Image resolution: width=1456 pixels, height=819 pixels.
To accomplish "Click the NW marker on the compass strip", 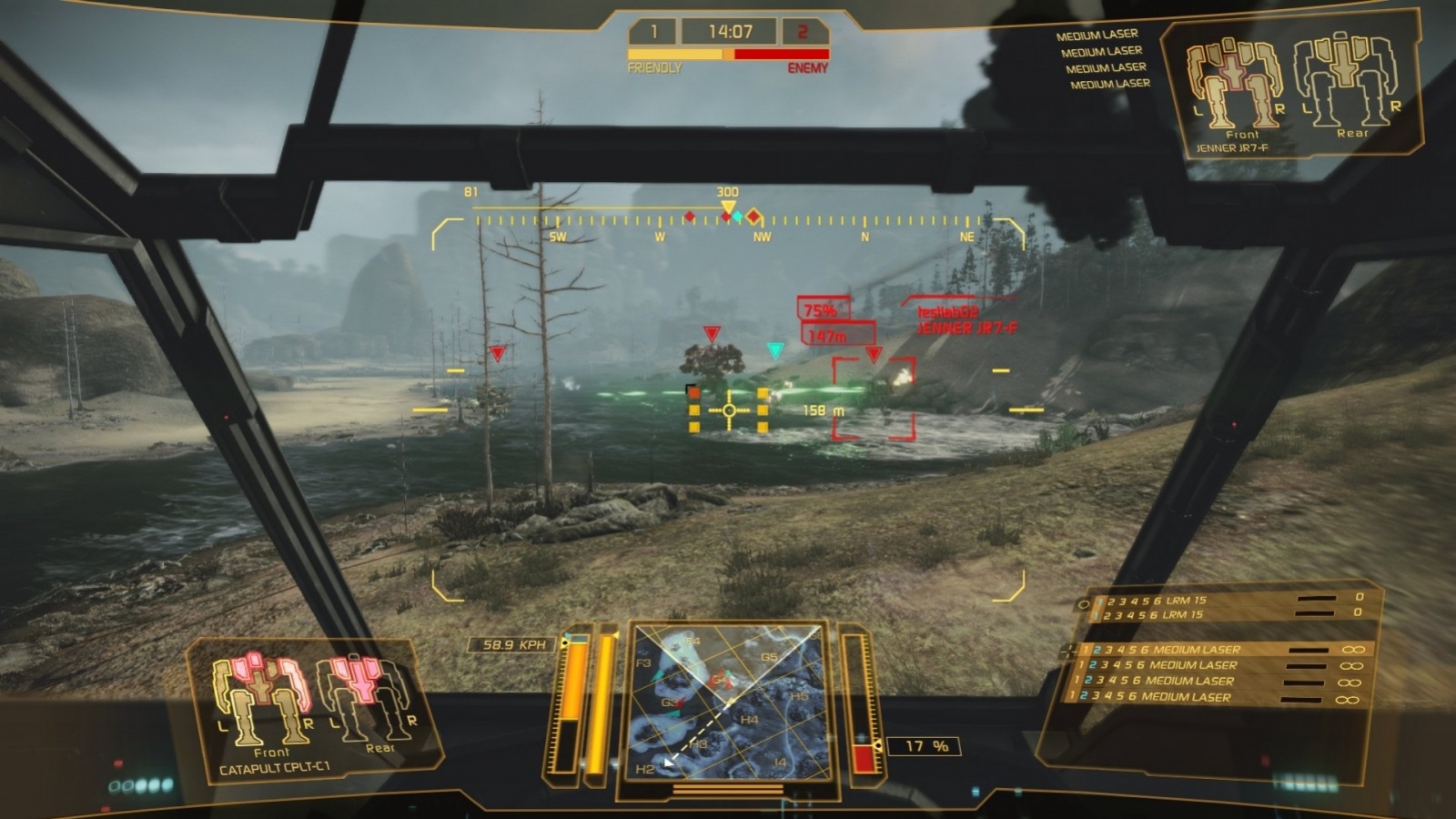I will point(761,234).
